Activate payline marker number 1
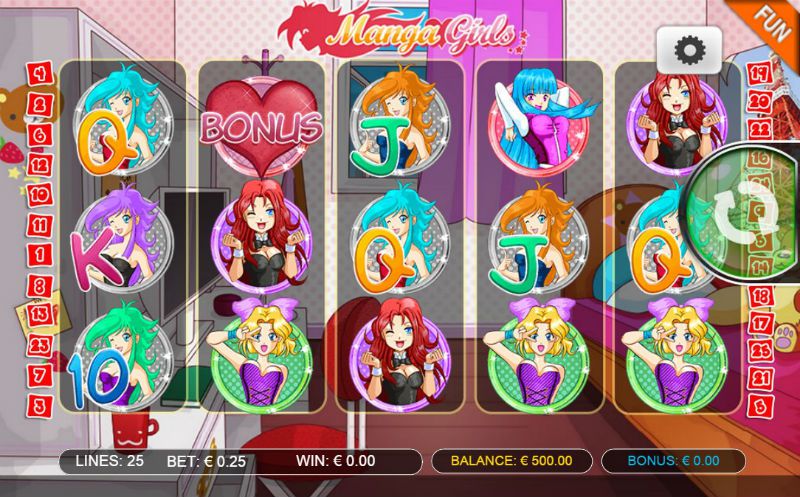 (40, 255)
